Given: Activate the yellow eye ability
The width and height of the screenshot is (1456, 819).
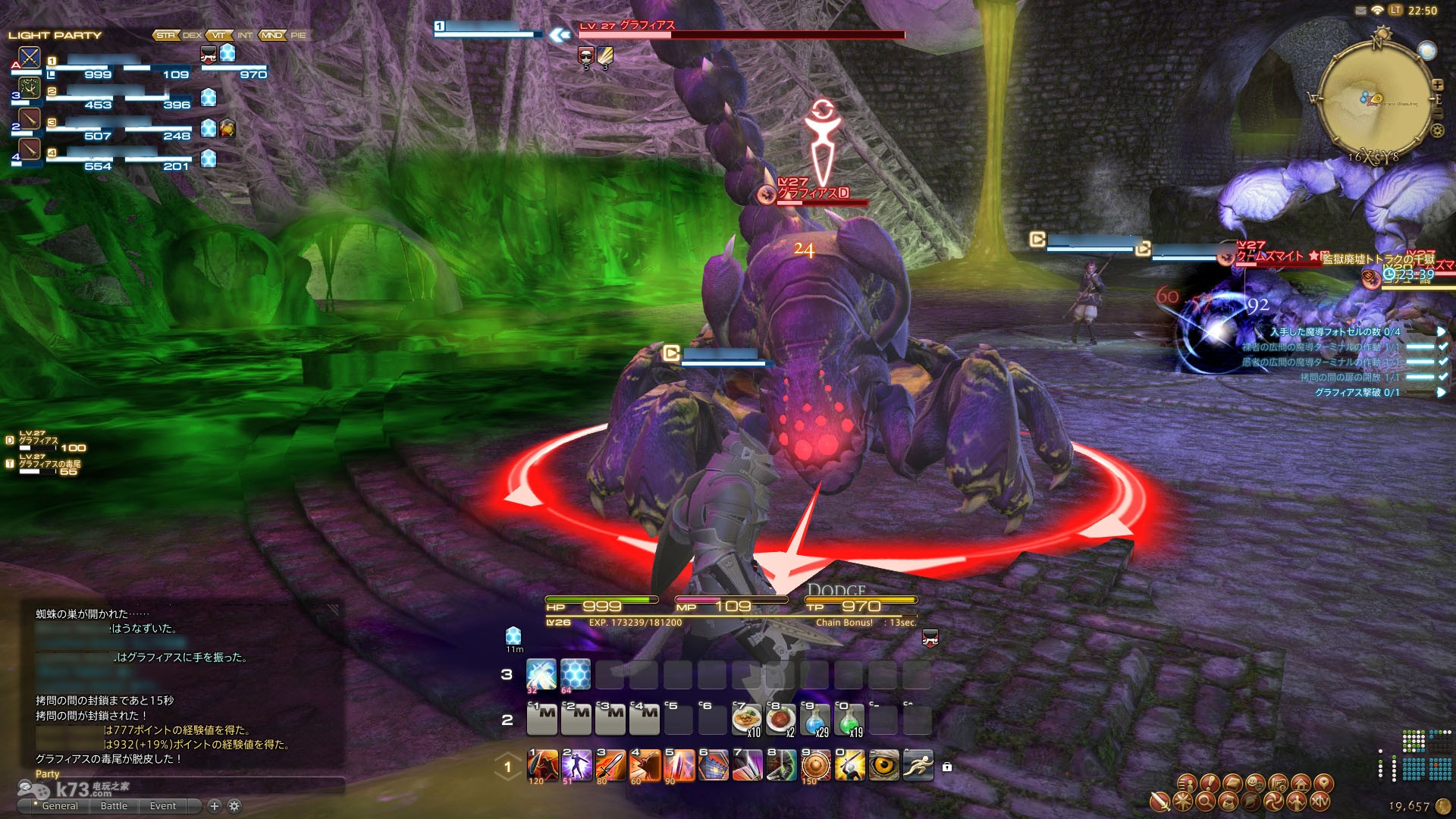Looking at the screenshot, I should click(883, 766).
